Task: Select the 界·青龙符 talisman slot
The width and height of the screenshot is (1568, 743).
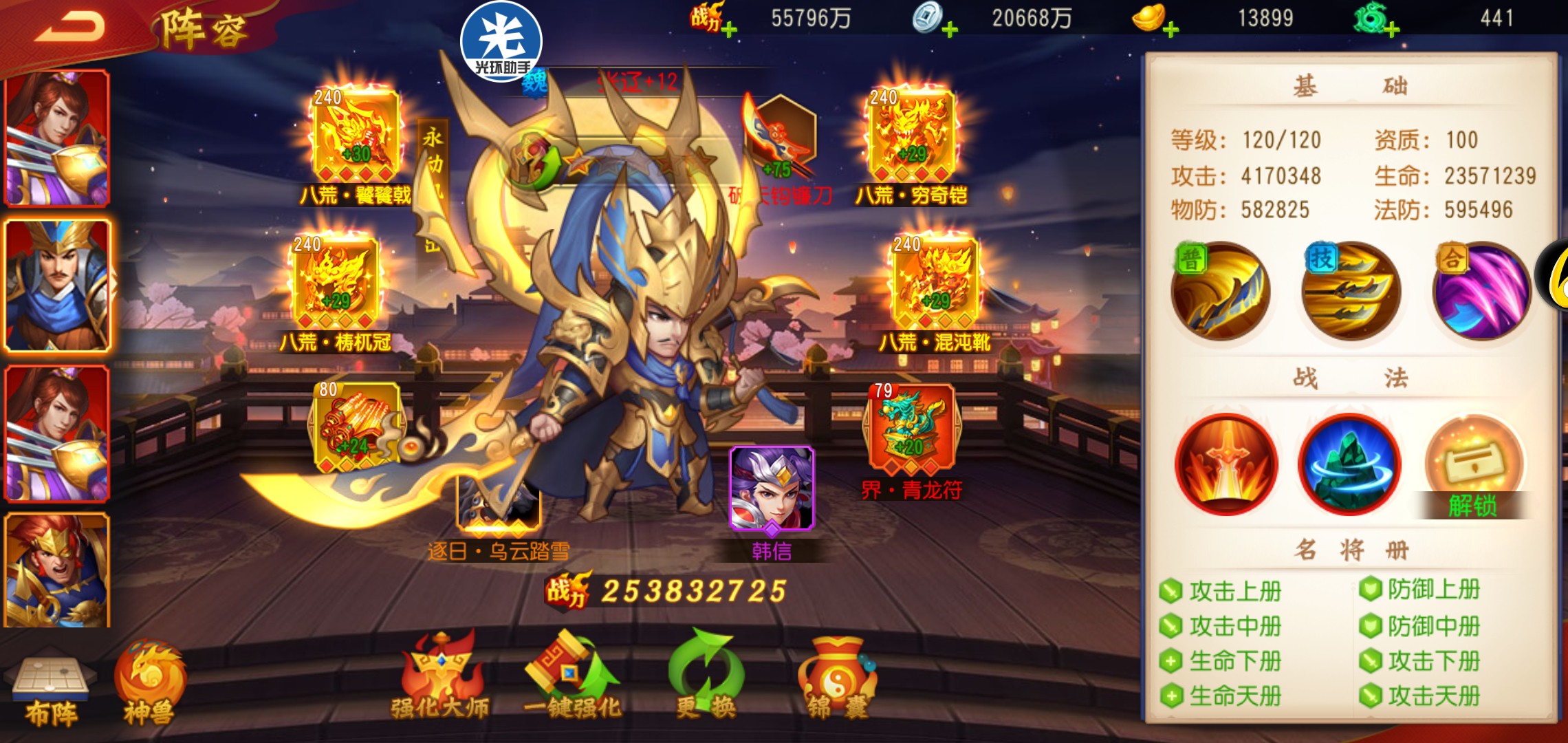Action: (911, 430)
